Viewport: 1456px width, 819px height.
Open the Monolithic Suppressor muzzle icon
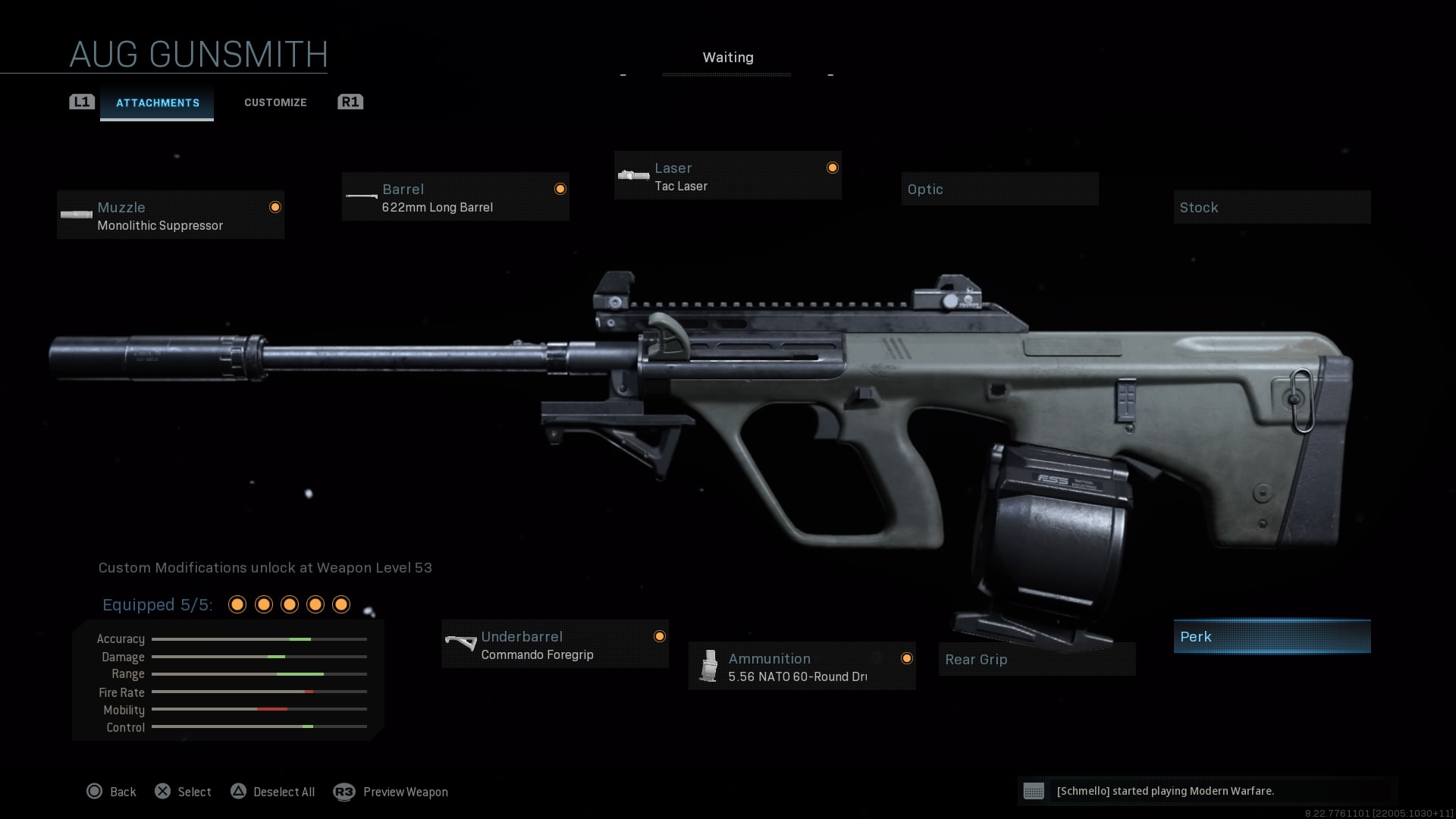[76, 214]
